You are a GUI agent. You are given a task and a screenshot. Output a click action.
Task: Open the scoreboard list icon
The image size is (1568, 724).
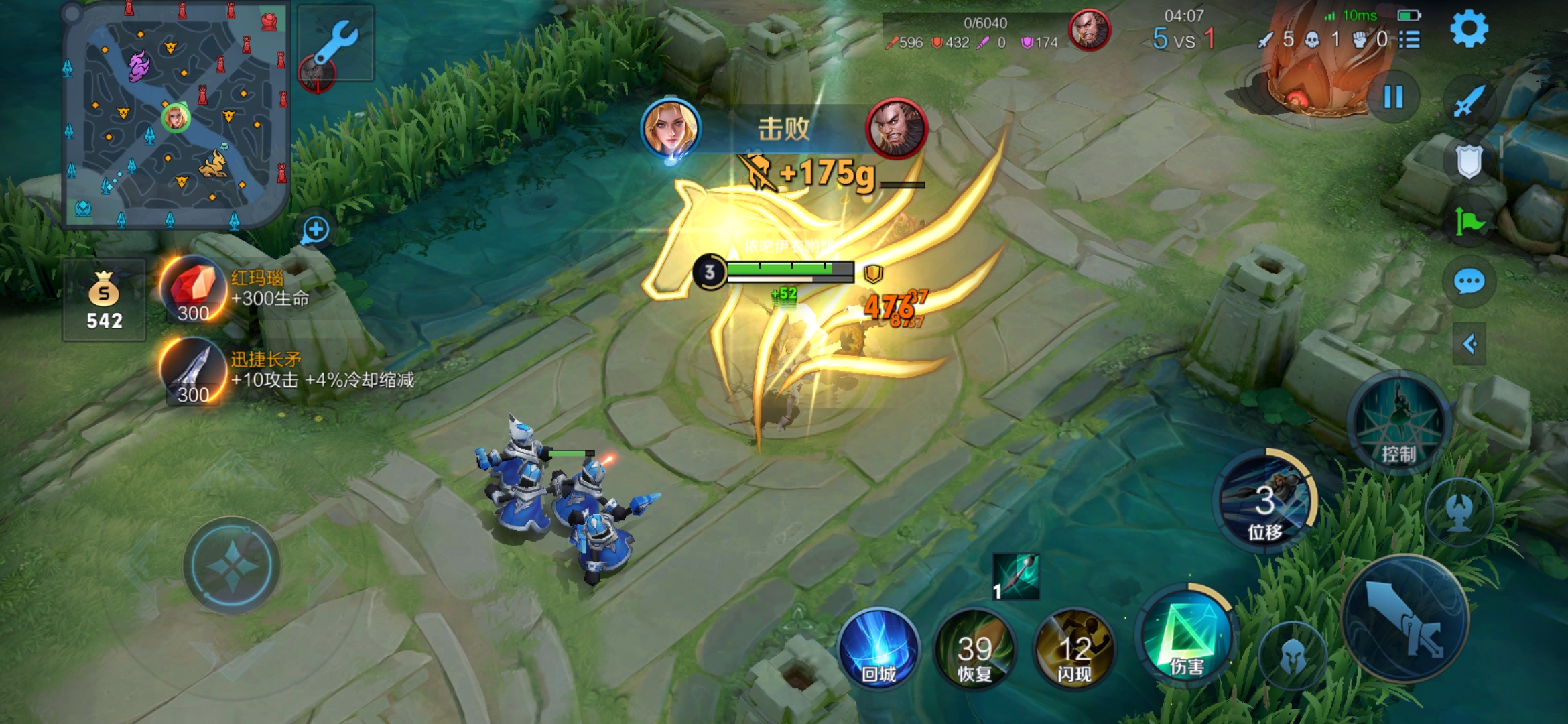tap(1410, 40)
